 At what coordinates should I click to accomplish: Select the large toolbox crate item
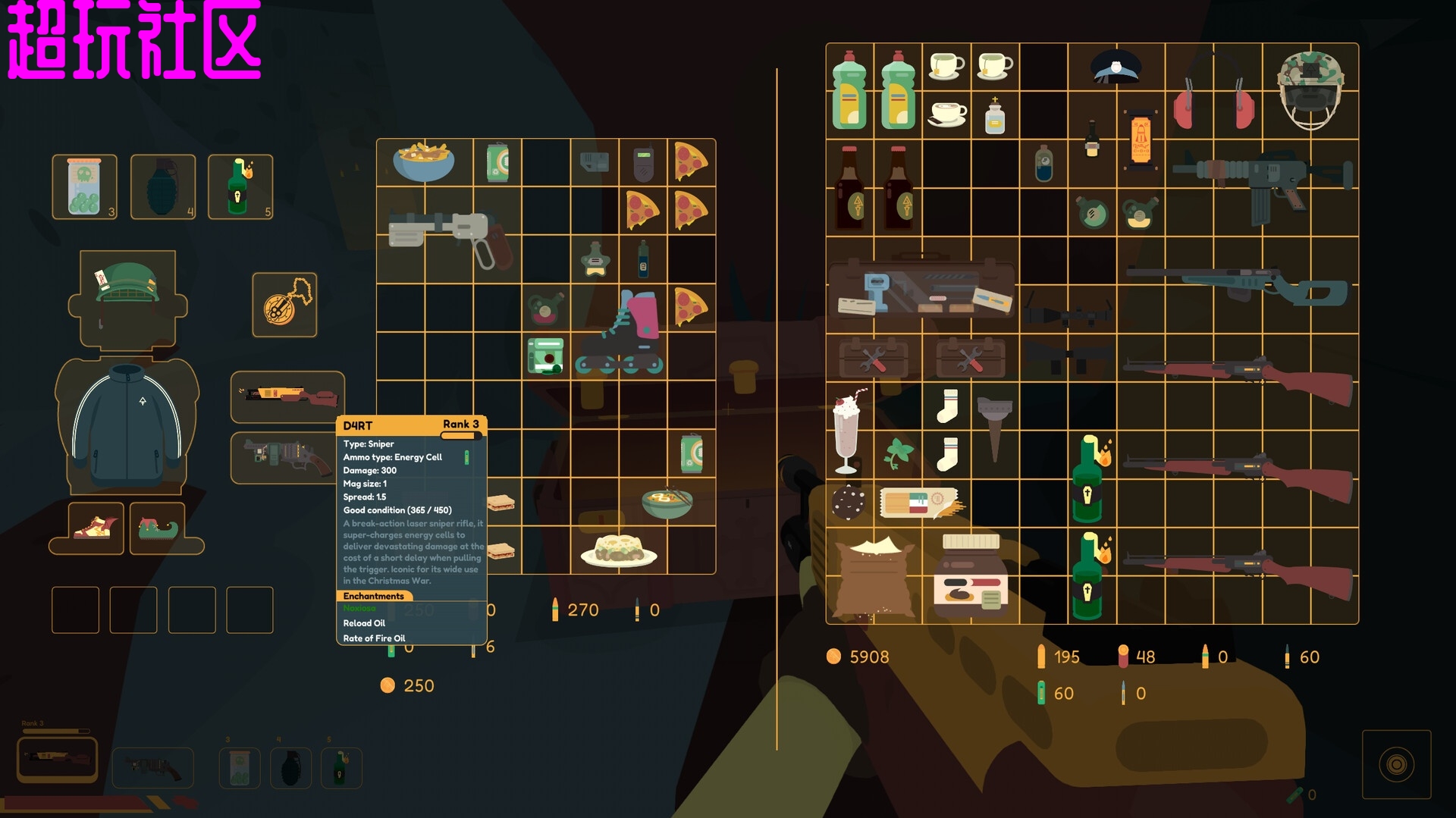coord(921,287)
